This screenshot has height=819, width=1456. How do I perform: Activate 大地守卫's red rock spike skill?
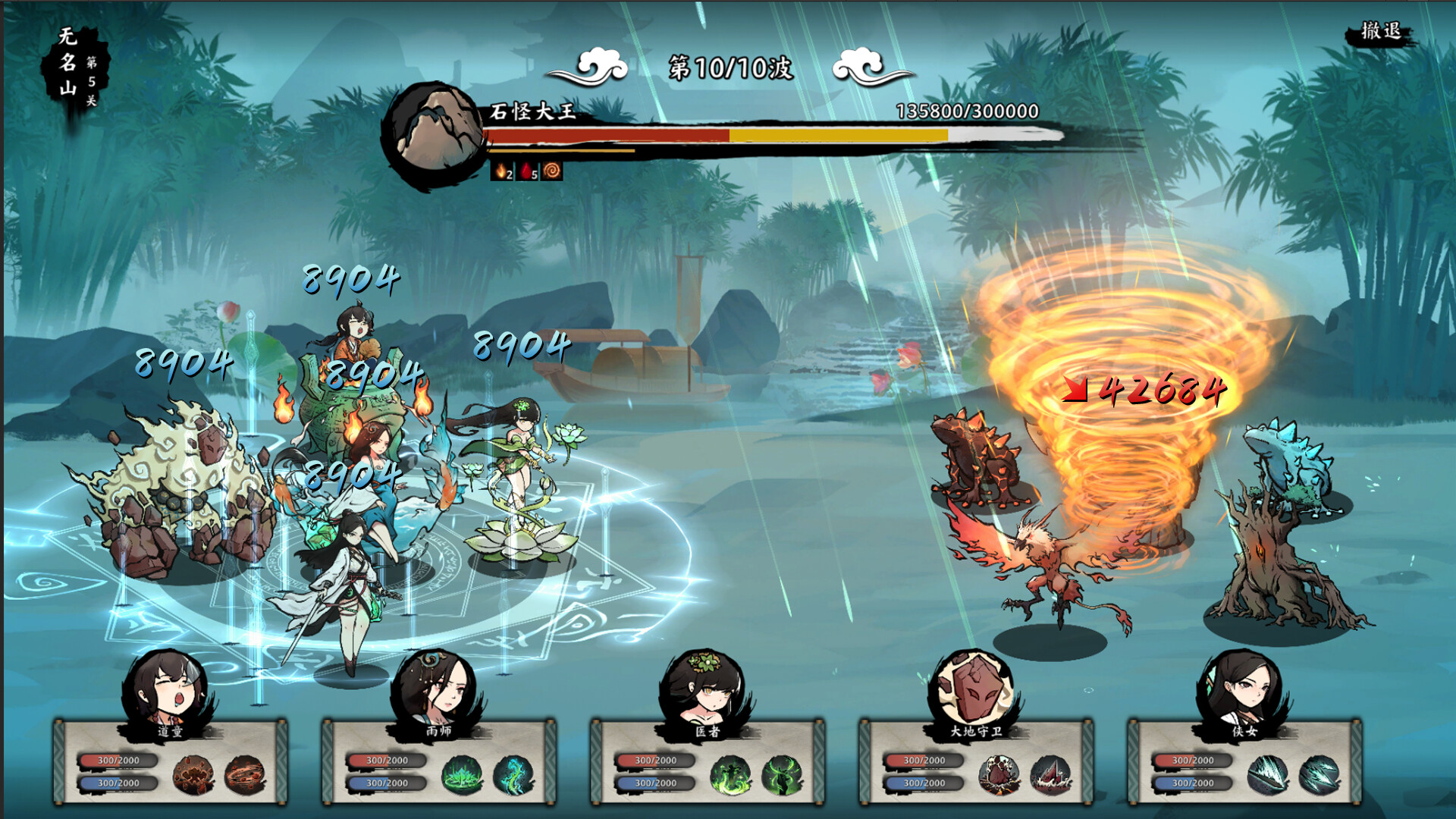[1050, 774]
